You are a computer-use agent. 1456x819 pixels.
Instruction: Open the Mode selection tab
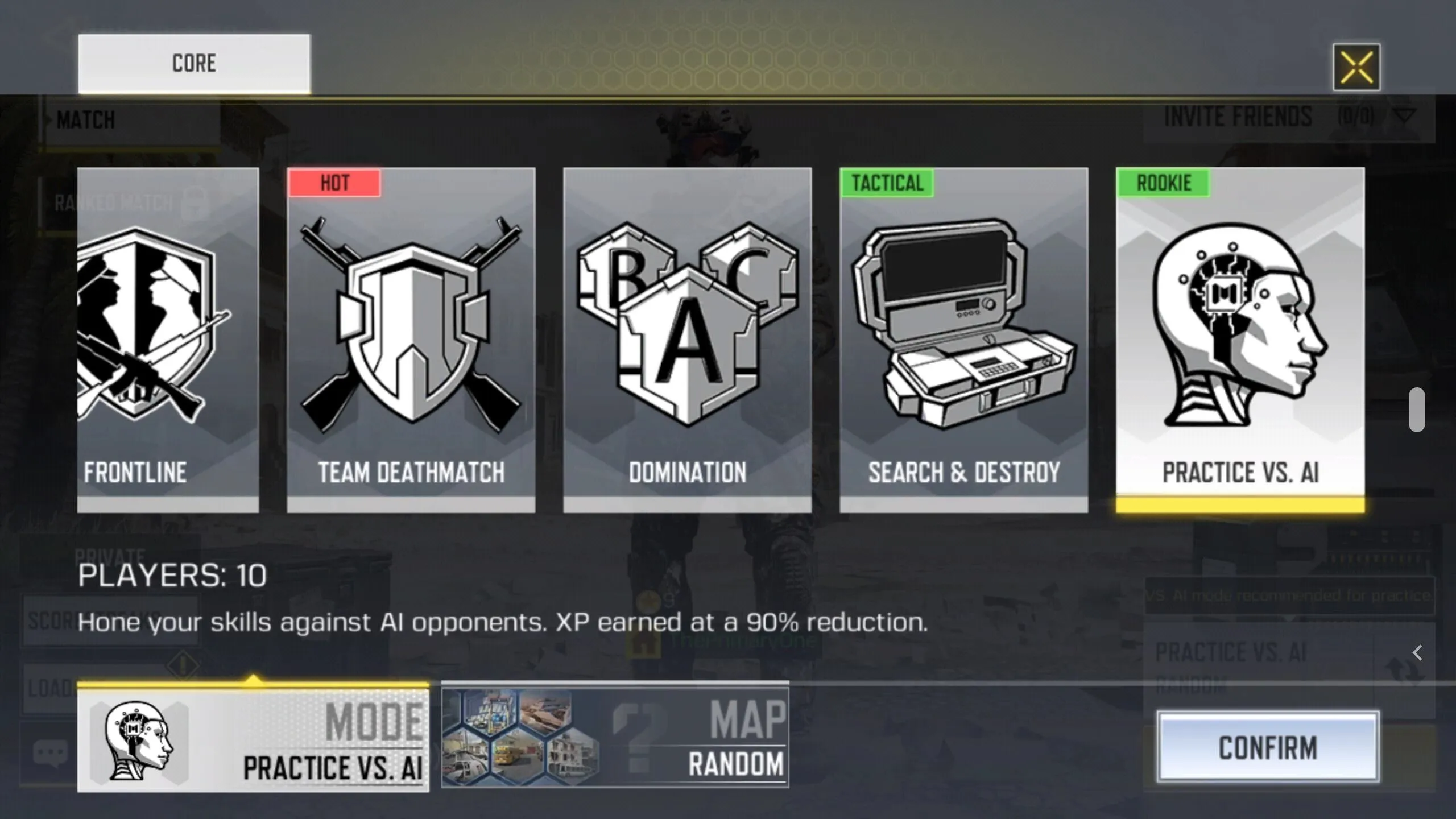pyautogui.click(x=253, y=740)
